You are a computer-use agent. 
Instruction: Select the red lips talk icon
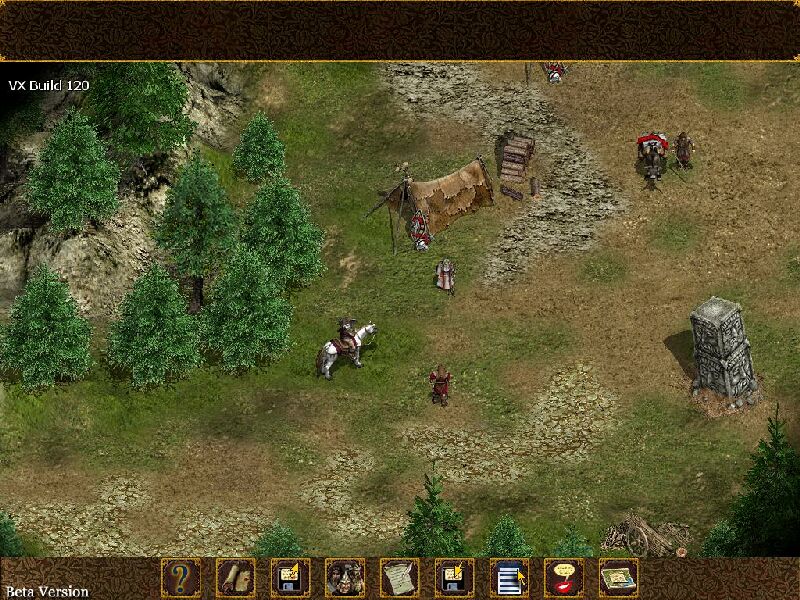(x=564, y=577)
